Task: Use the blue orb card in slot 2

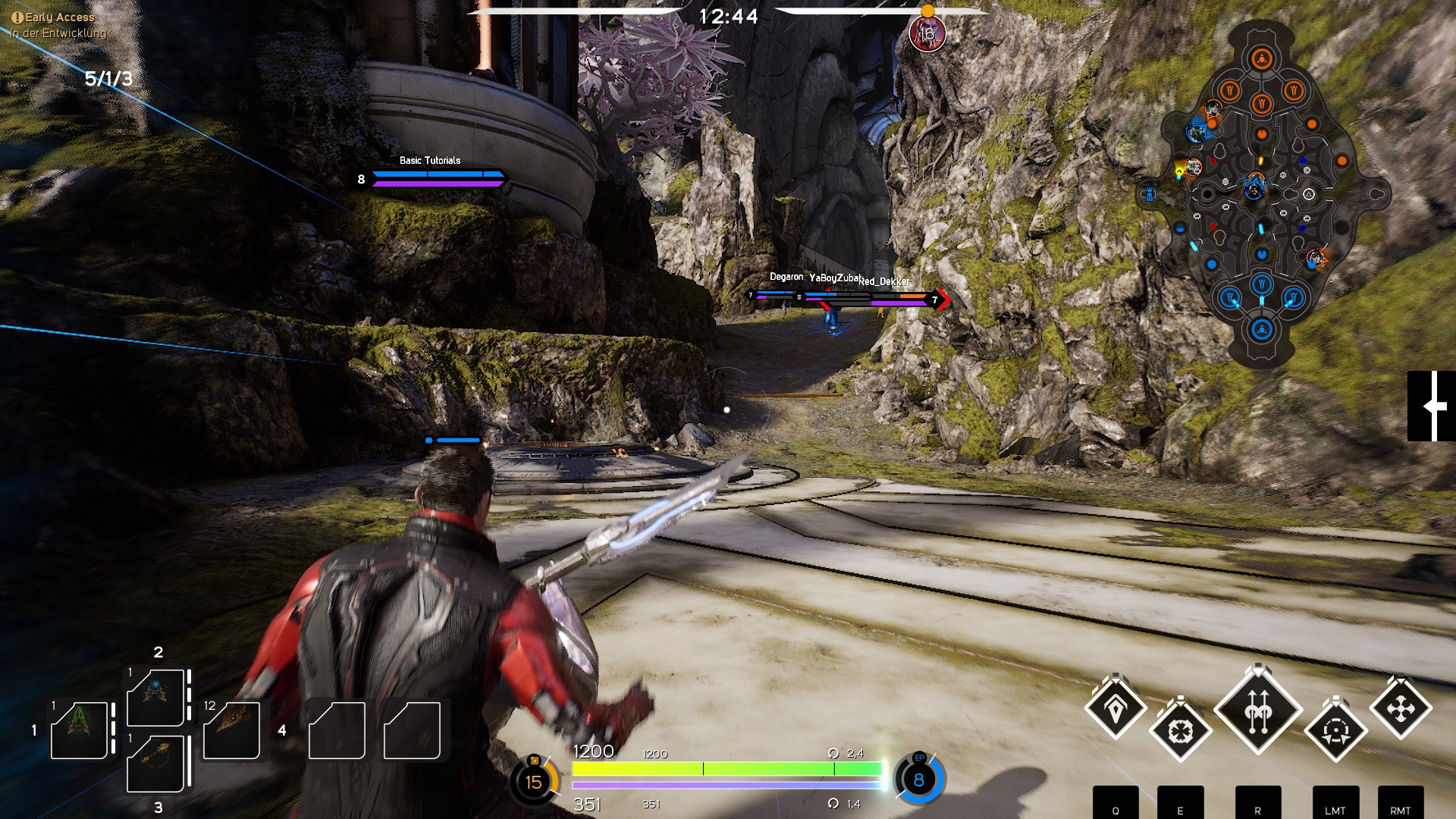Action: tap(155, 697)
